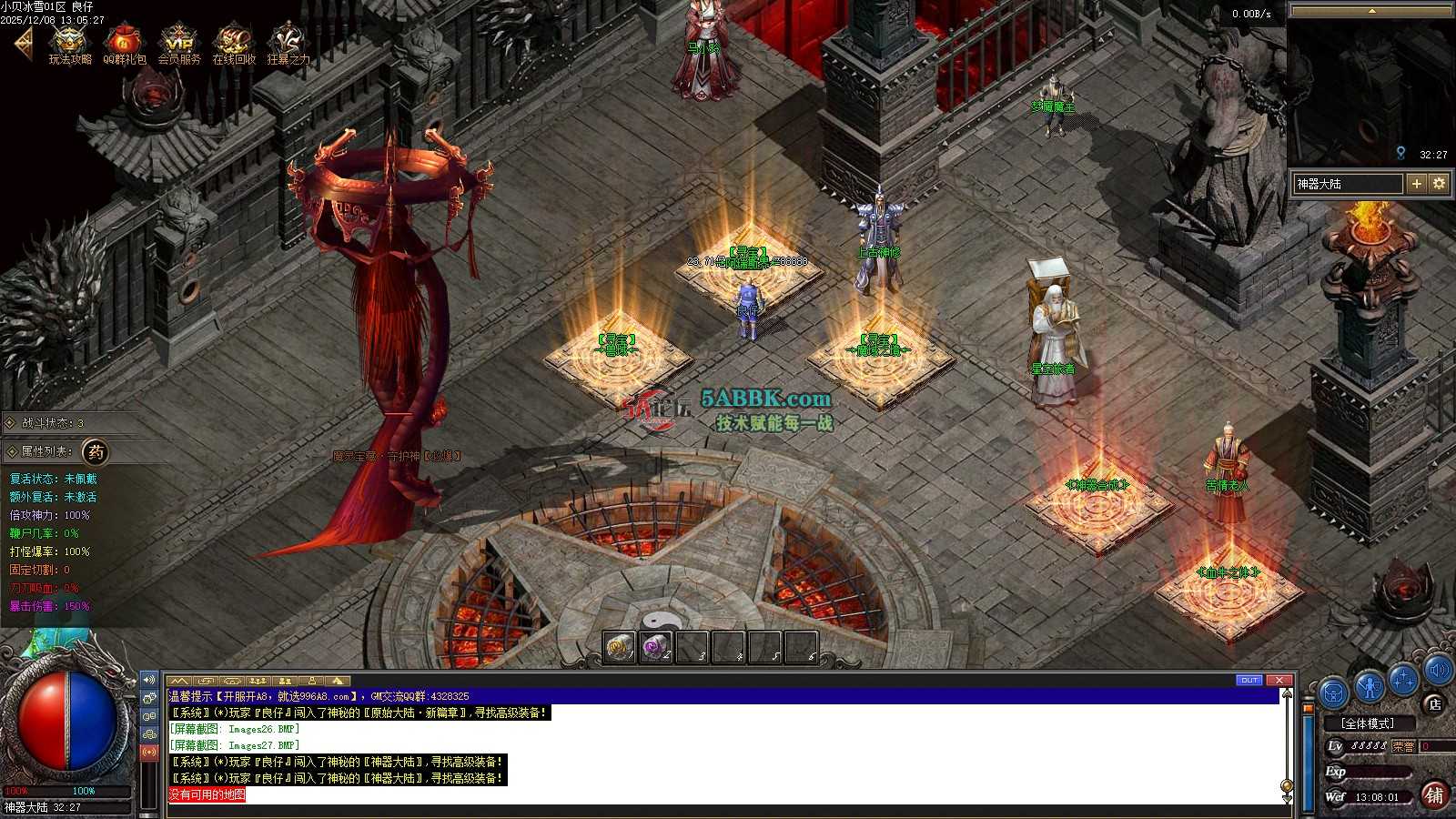Viewport: 1456px width, 819px height.
Task: Claim the QQ群礼包 gift pack
Action: 124,44
